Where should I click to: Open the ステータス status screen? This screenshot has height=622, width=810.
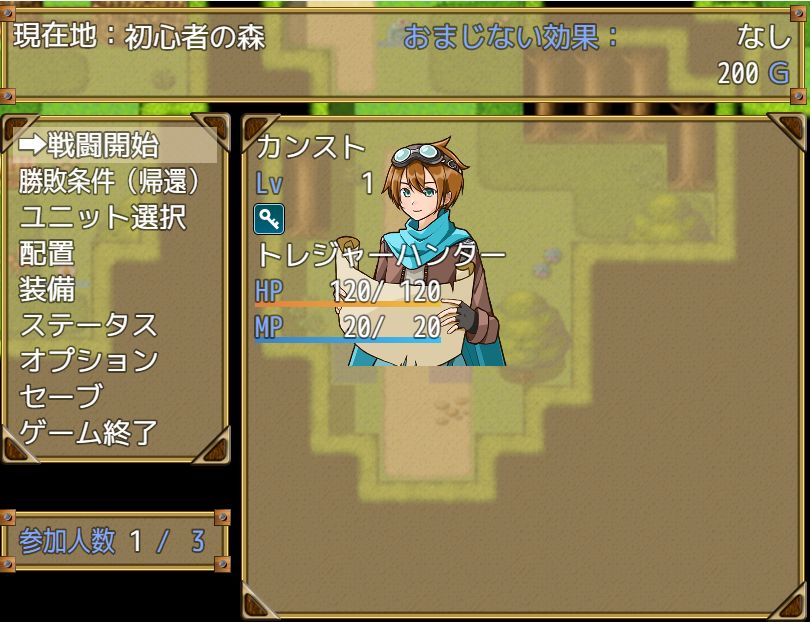88,325
